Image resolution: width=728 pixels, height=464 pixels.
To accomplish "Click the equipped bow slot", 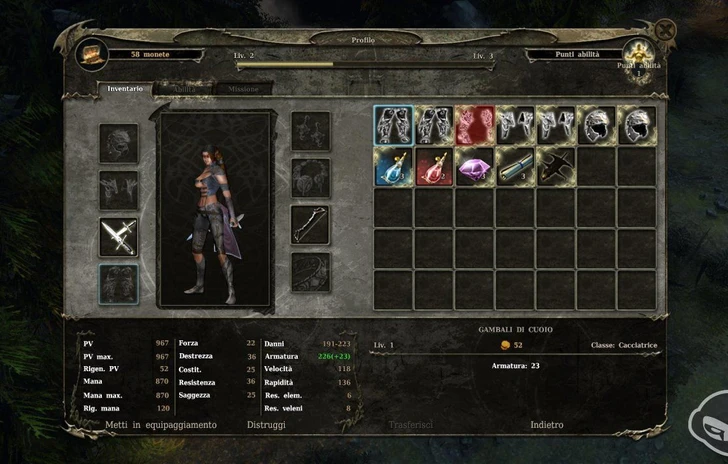I will 310,225.
